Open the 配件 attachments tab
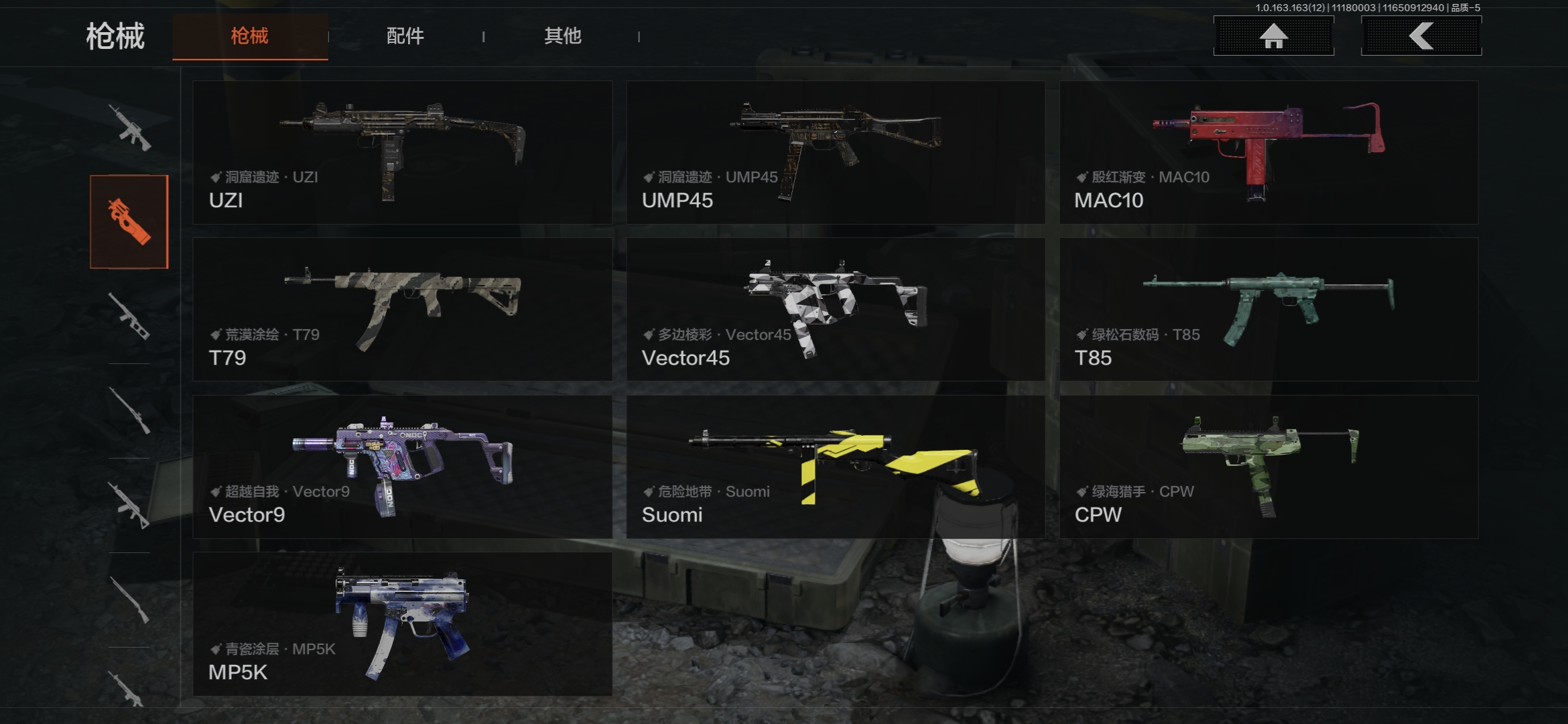 405,36
